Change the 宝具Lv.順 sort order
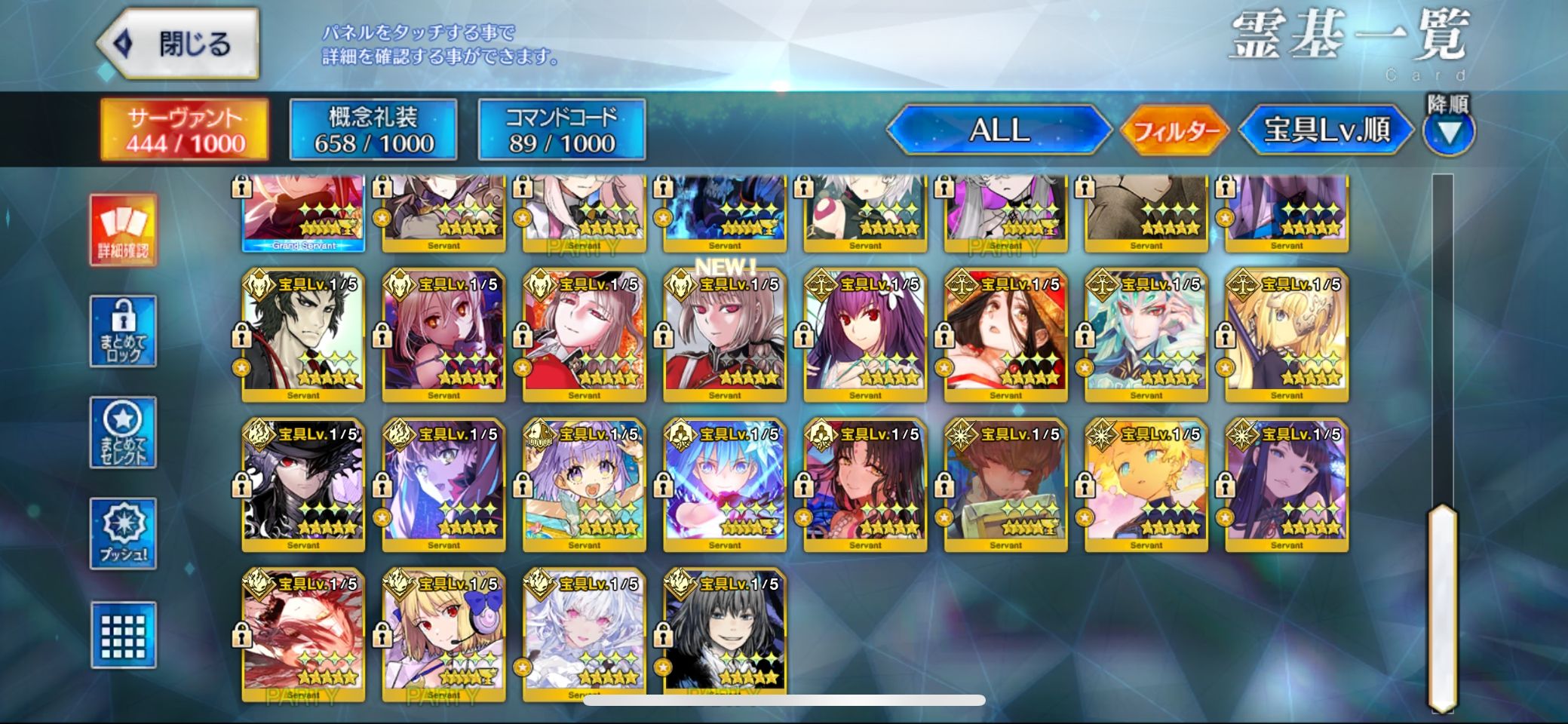This screenshot has height=724, width=1568. click(x=1327, y=130)
